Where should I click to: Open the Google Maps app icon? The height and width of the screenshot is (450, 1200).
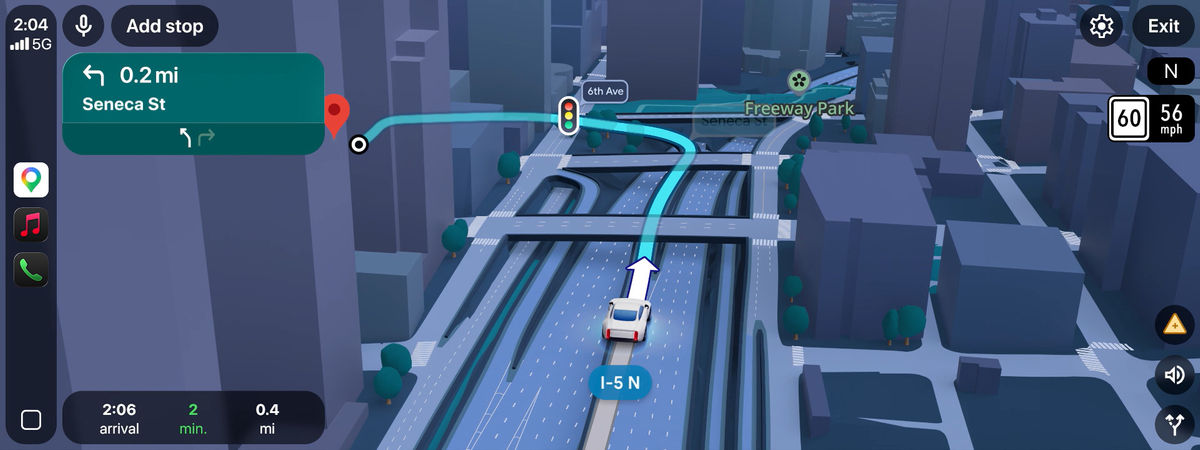pos(31,180)
